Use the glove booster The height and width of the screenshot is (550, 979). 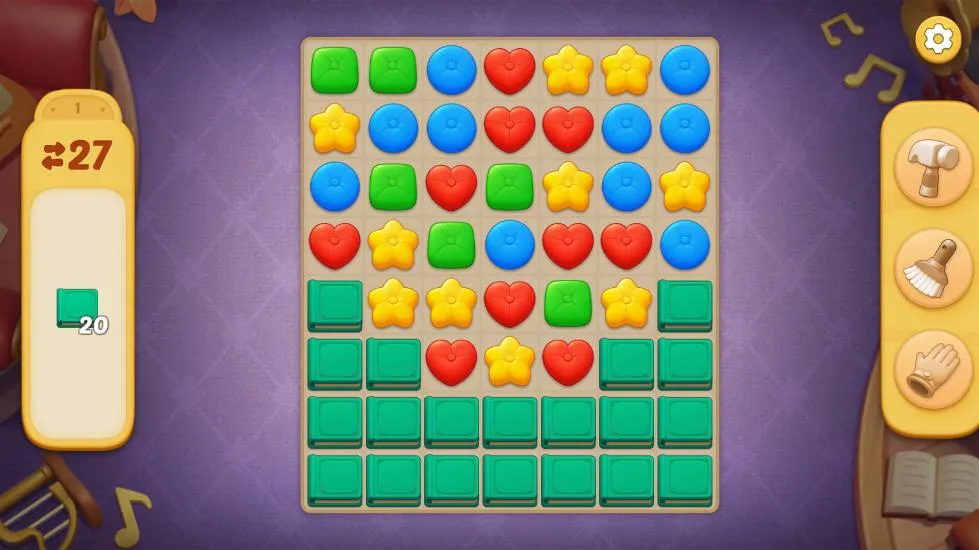pos(932,369)
